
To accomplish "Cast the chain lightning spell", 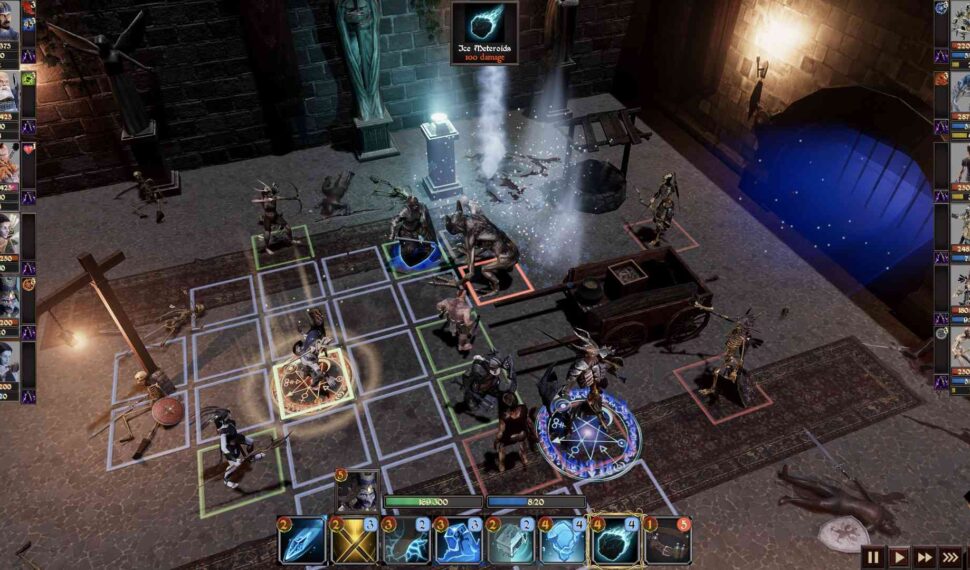I will click(407, 541).
